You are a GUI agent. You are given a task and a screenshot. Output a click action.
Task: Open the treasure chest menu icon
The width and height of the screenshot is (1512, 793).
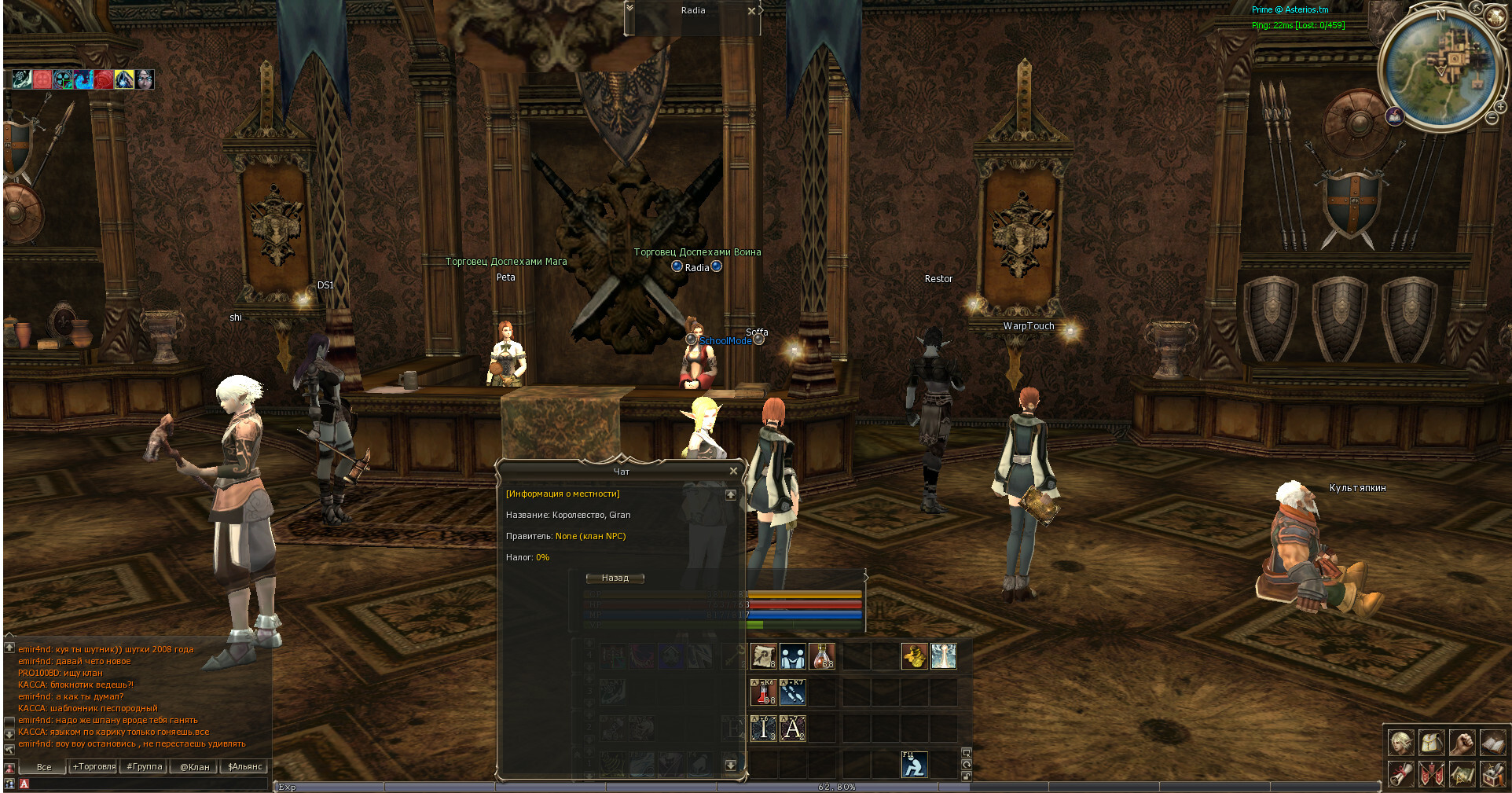1492,773
